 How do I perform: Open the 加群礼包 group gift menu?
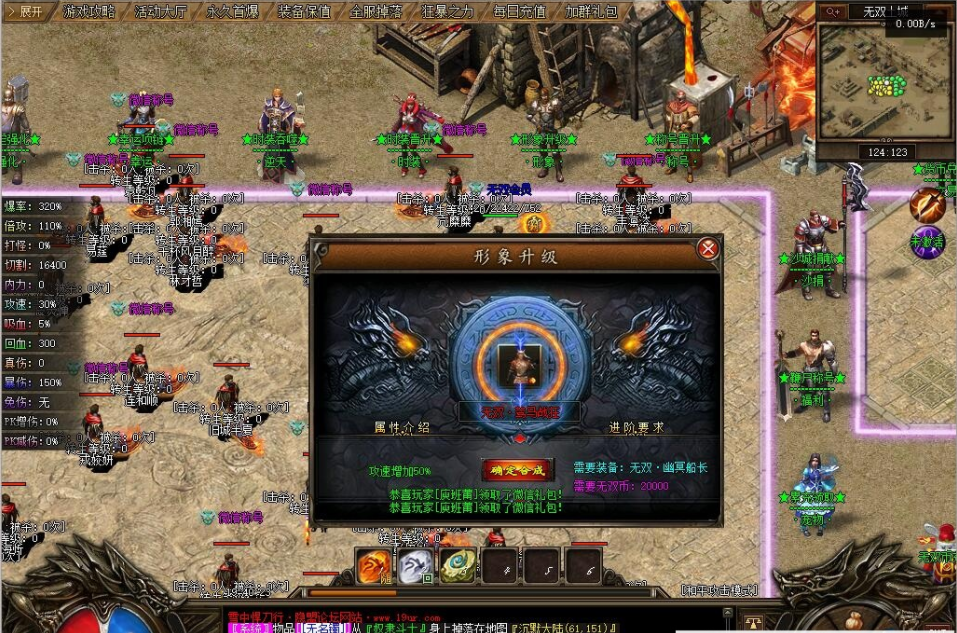(592, 12)
